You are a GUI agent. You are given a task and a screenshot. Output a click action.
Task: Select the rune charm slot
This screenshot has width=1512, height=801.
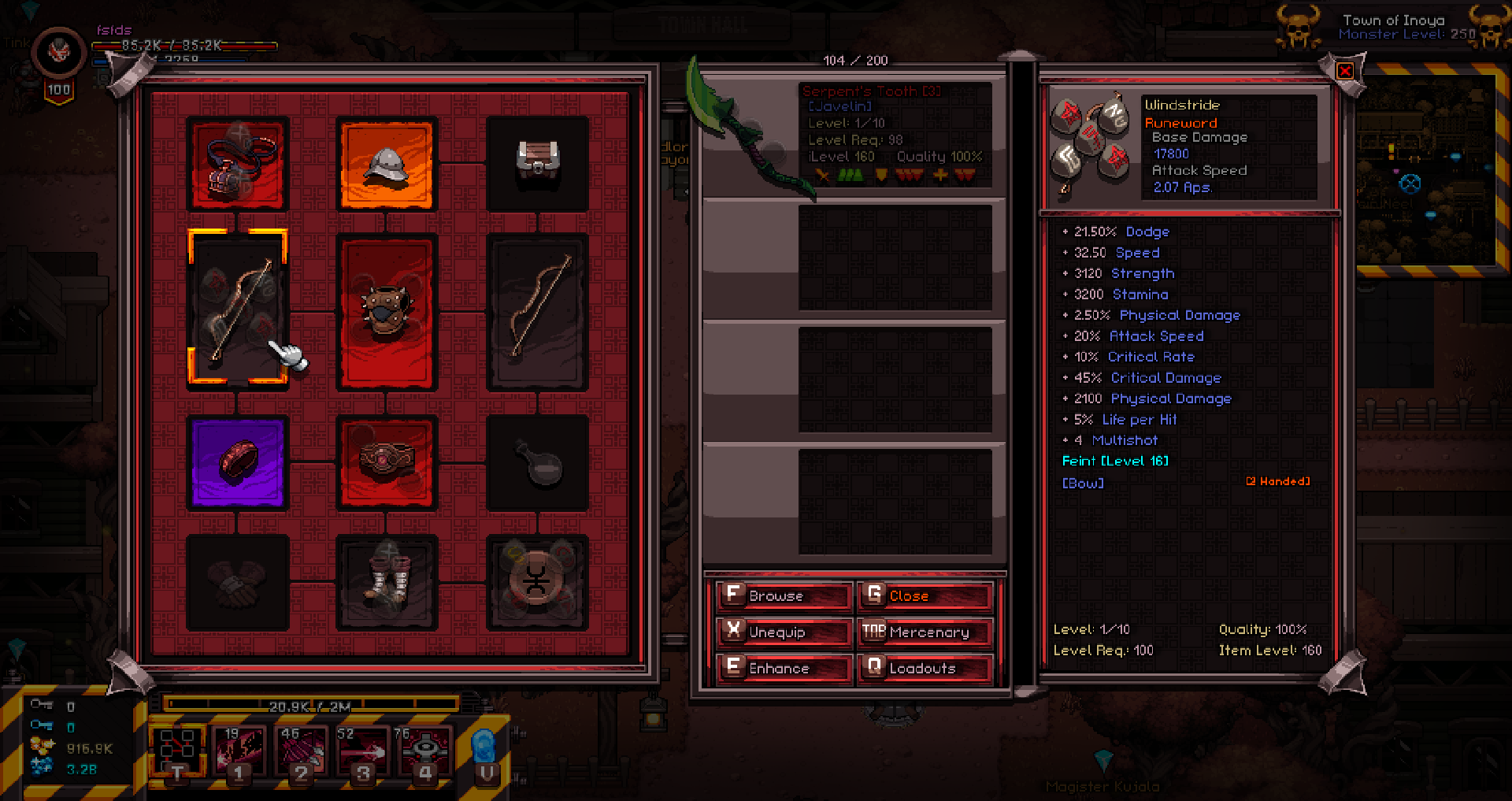click(x=536, y=583)
